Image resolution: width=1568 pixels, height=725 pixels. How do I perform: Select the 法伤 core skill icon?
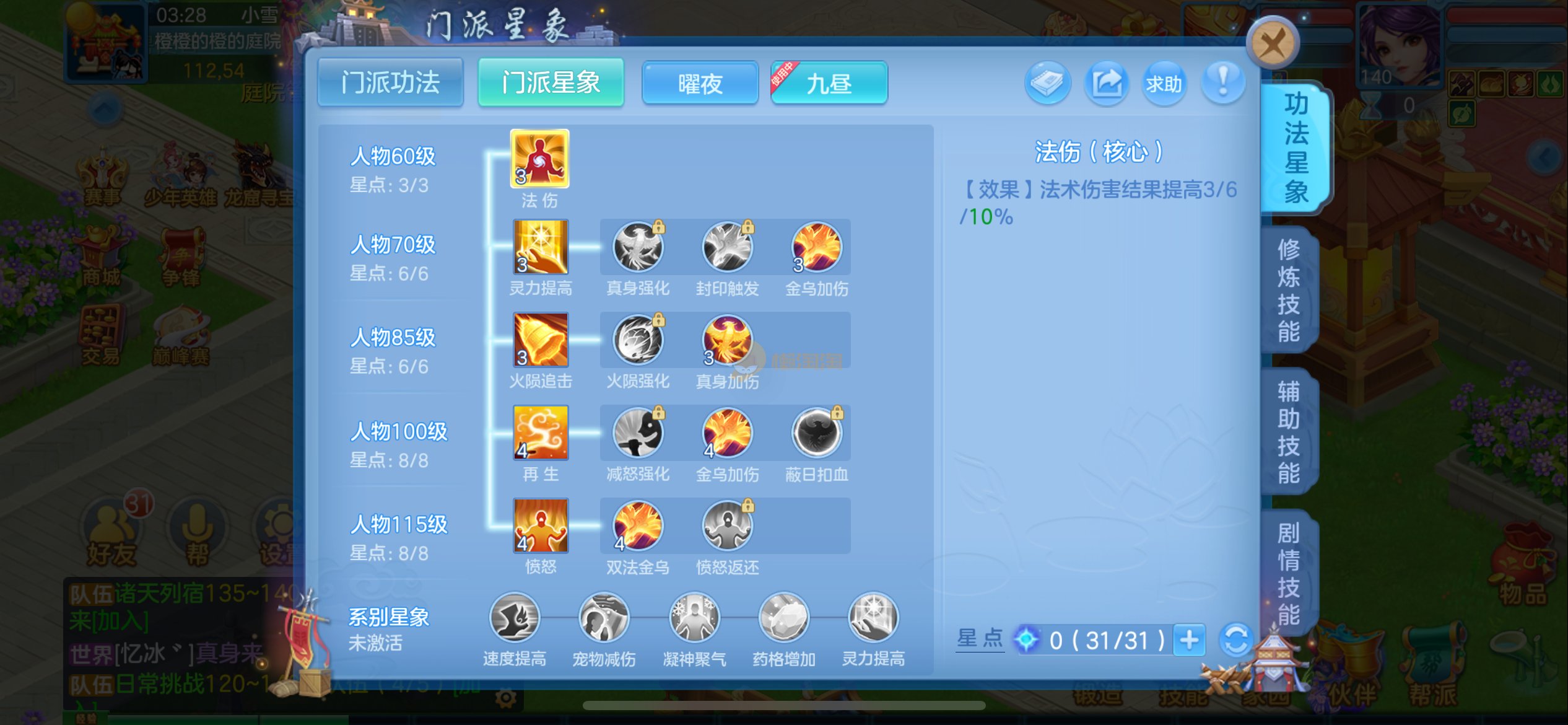pyautogui.click(x=539, y=159)
